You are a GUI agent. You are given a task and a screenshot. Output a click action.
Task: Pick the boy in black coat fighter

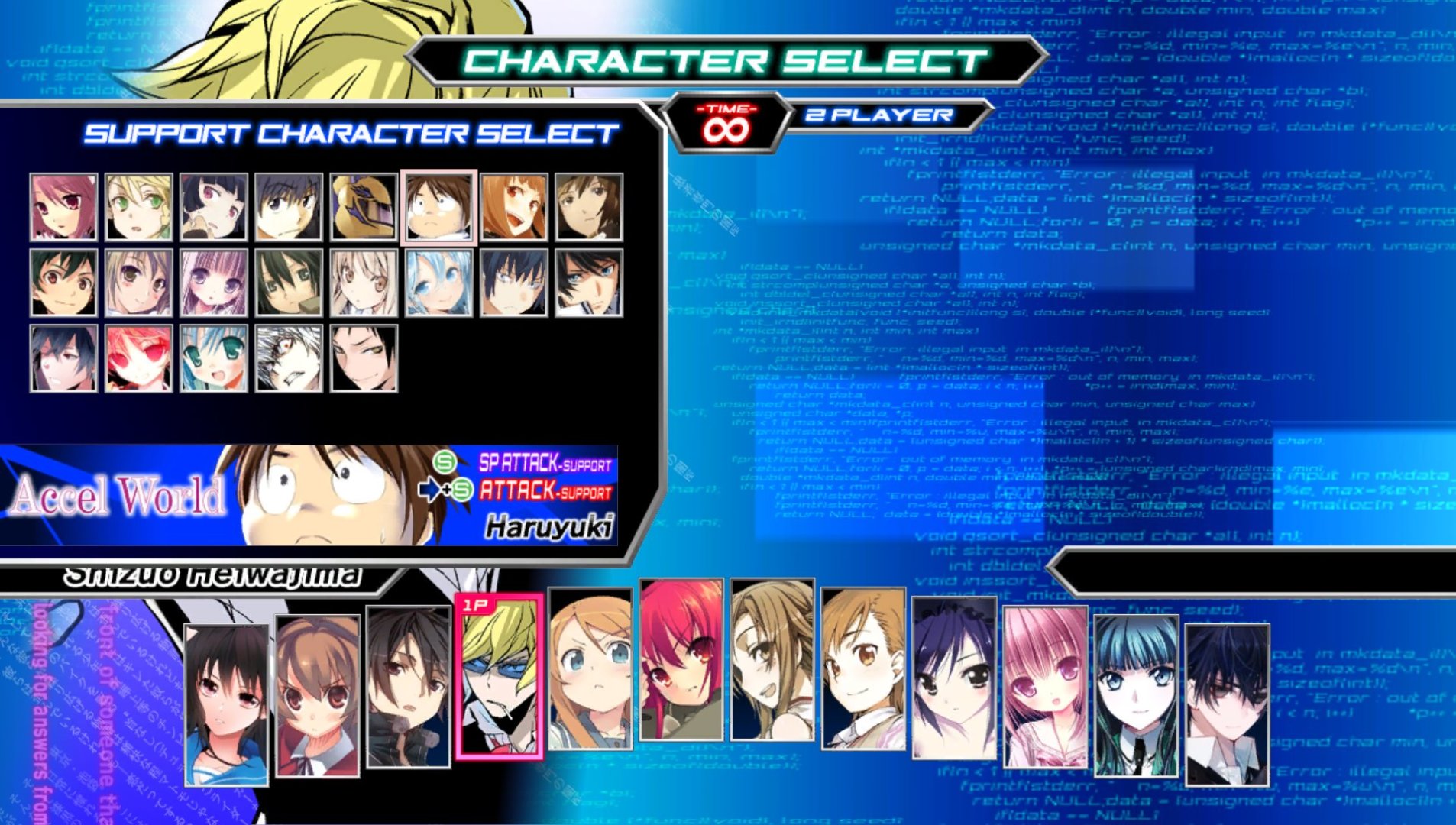point(409,687)
